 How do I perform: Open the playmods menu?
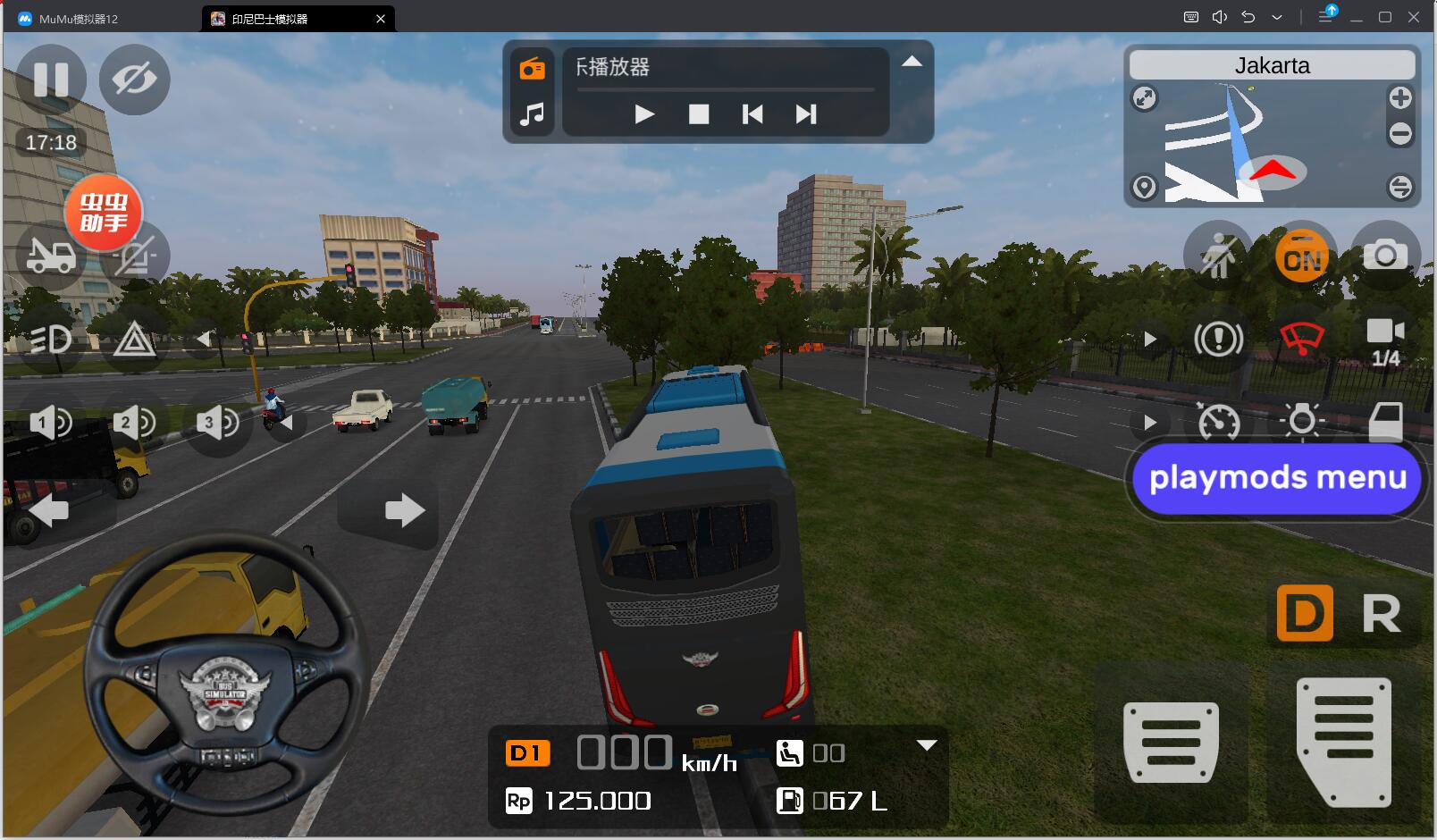click(x=1277, y=478)
